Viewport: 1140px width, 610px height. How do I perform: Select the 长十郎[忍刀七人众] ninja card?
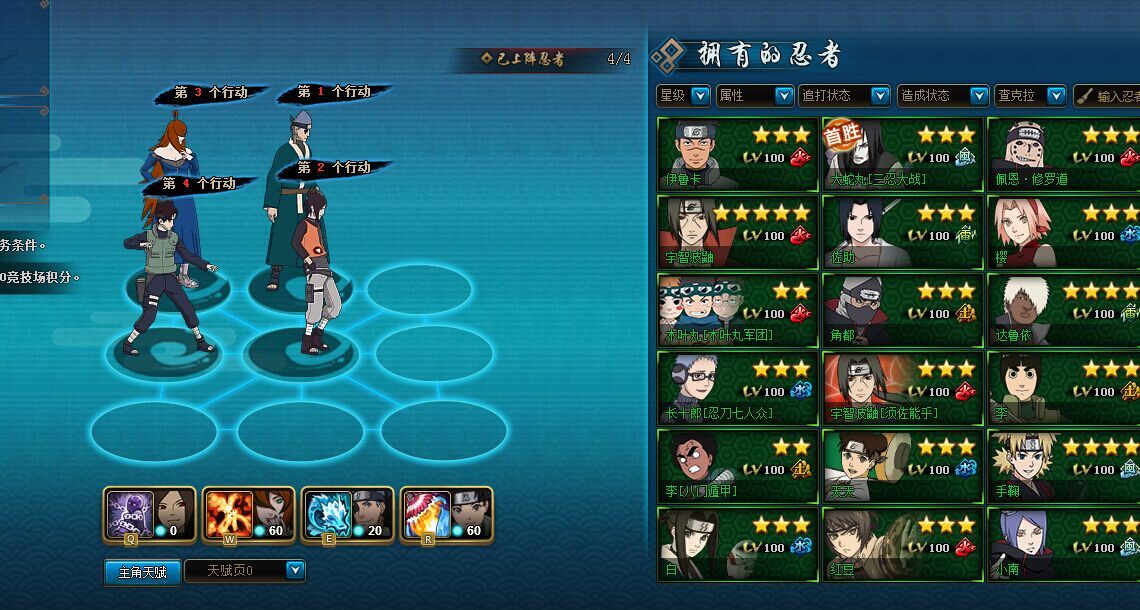737,388
